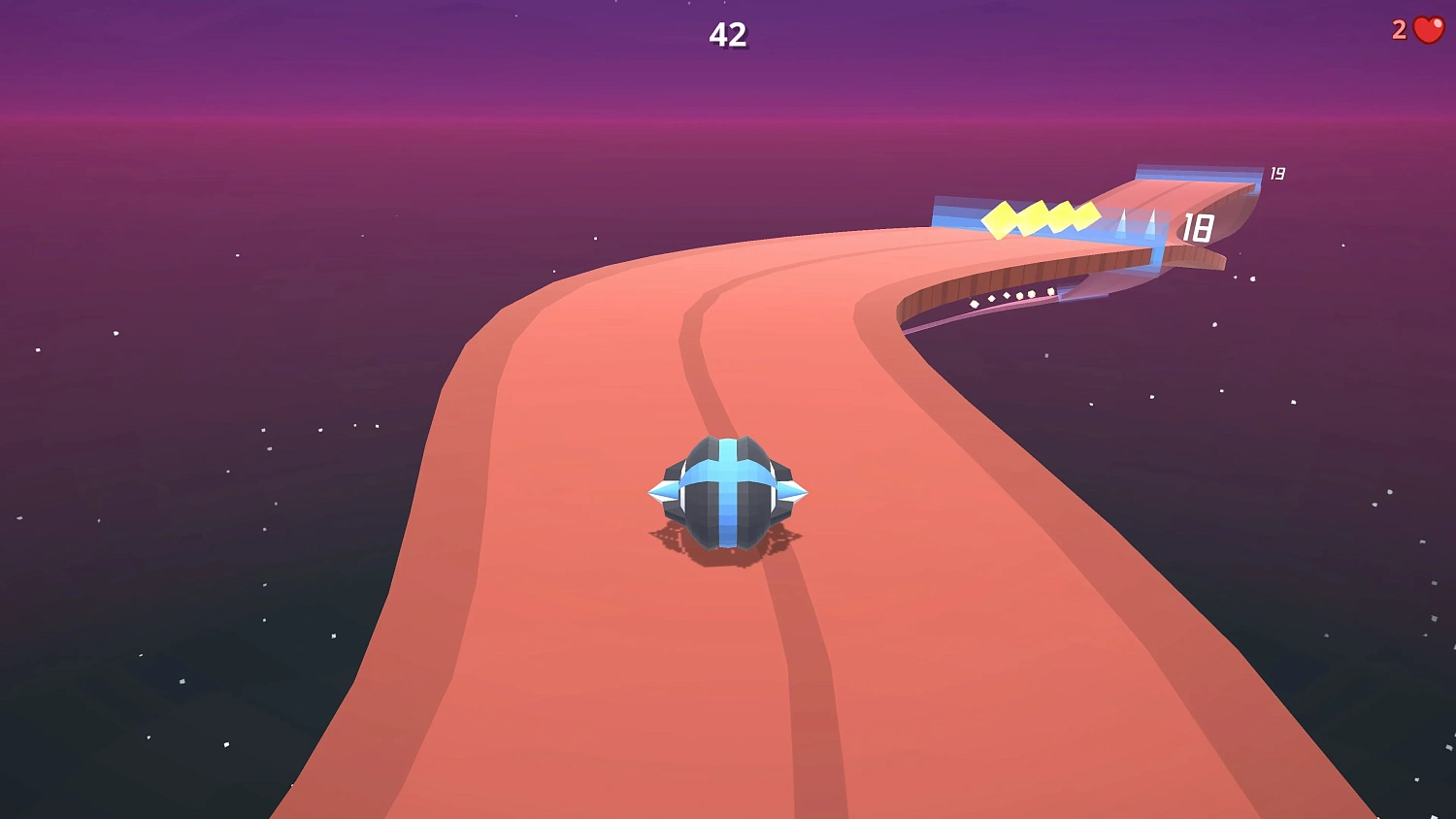This screenshot has width=1456, height=819.
Task: Select the first yellow diamond gem
Action: point(1000,220)
